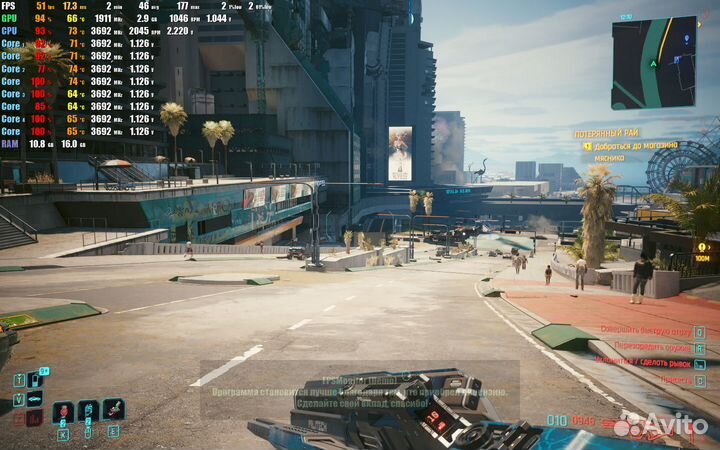This screenshot has height=450, width=720.
Task: Activate the arm cyberware gadget slot
Action: [x=113, y=409]
